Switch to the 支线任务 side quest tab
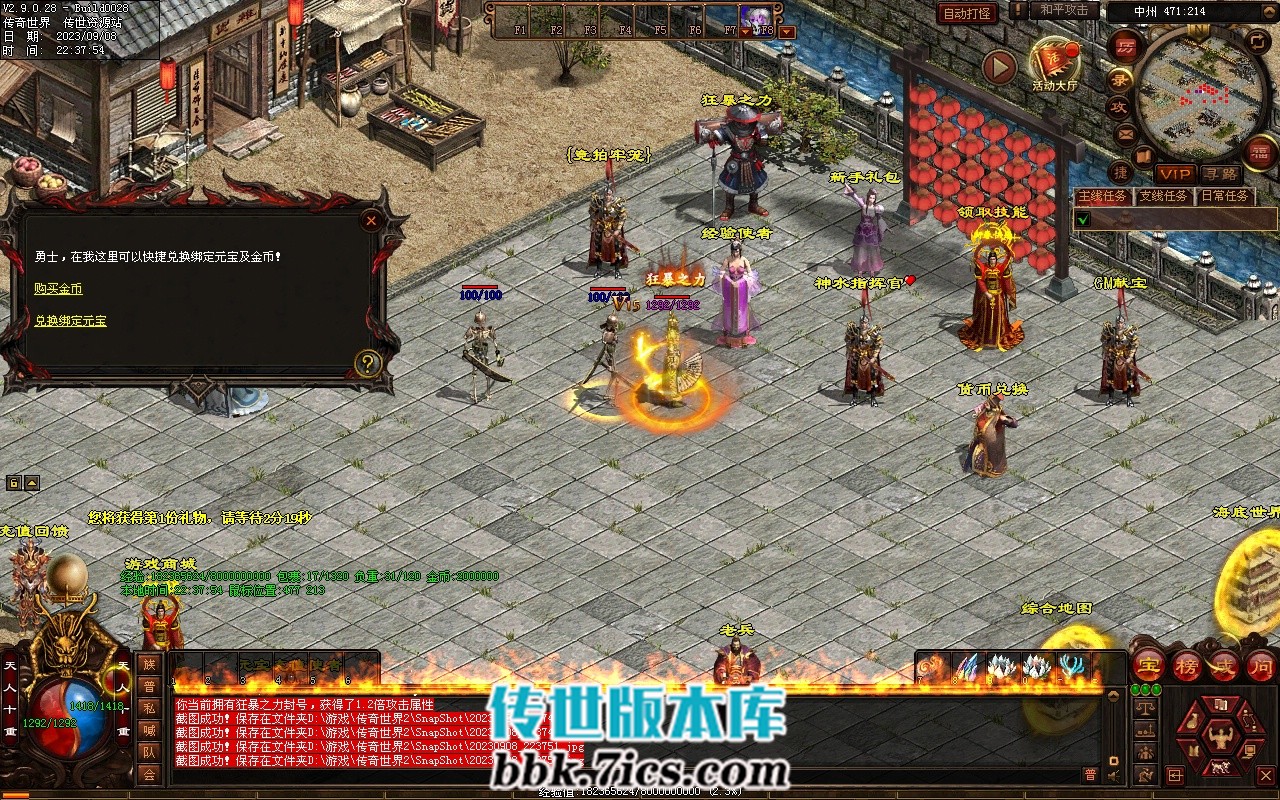Viewport: 1280px width, 800px height. point(1164,197)
